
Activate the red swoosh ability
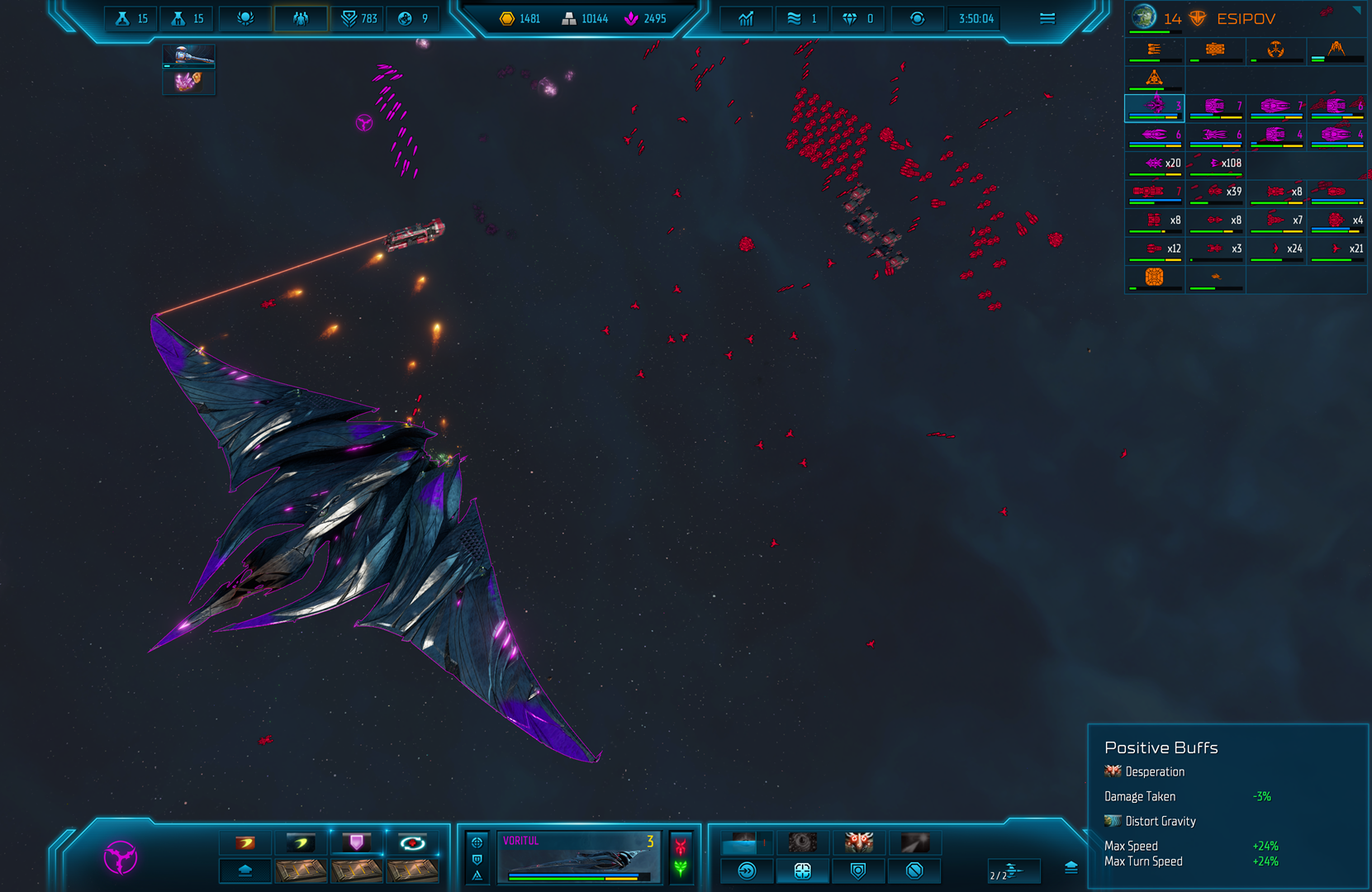pyautogui.click(x=245, y=842)
